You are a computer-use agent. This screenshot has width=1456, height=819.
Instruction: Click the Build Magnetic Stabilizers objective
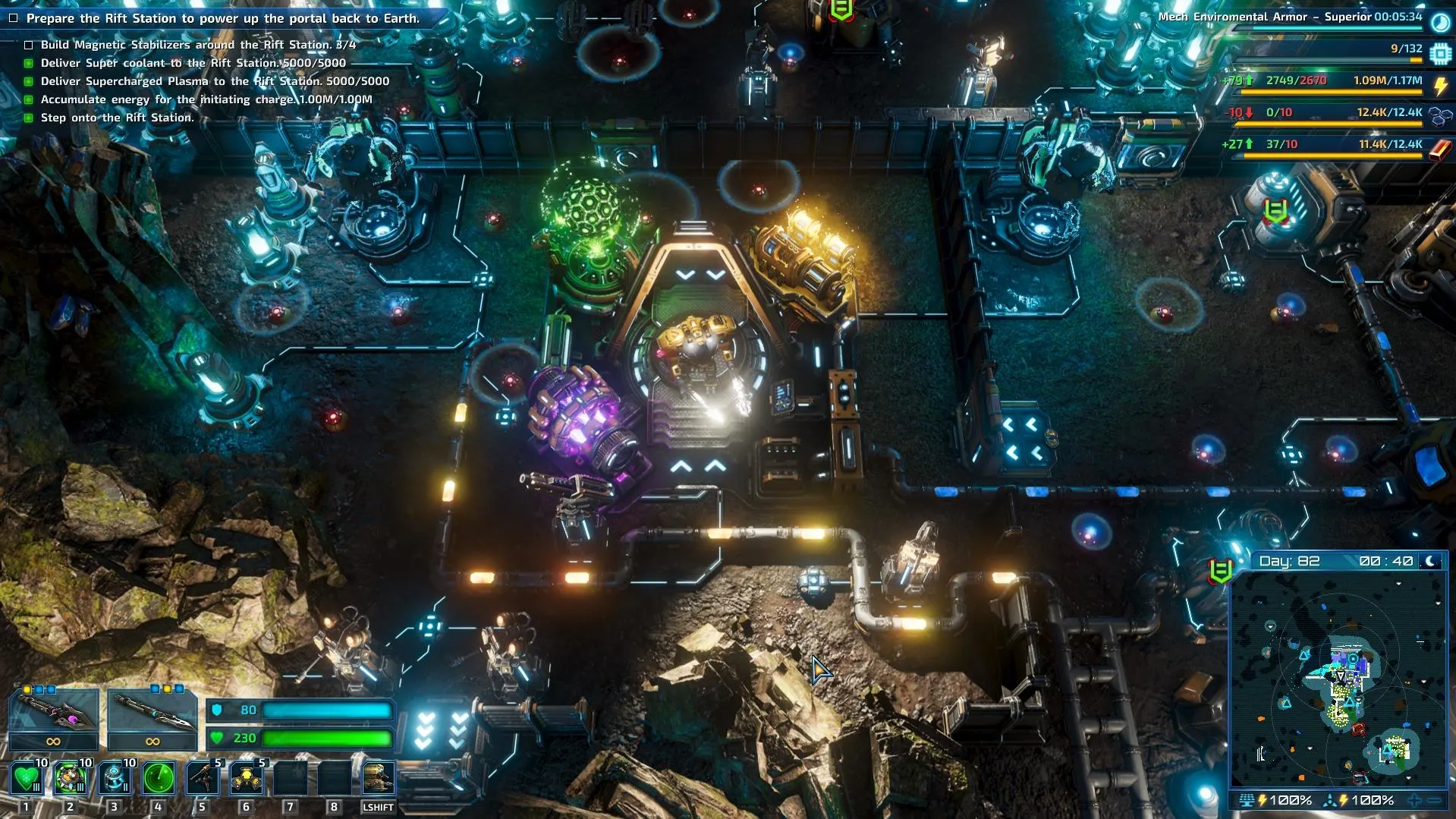click(198, 45)
